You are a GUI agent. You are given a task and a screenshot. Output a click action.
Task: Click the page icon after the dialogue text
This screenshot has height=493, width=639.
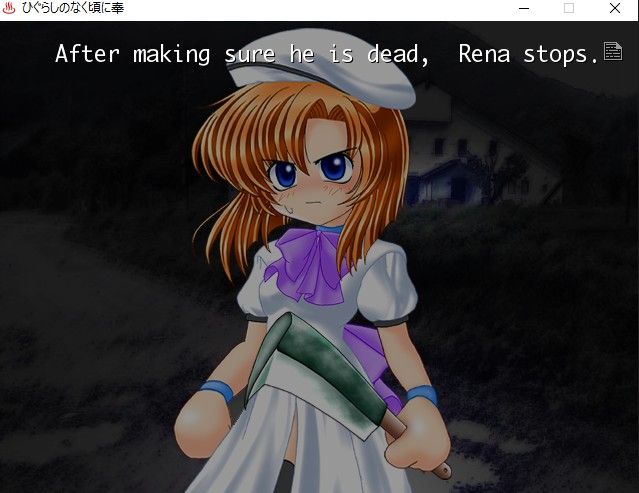(612, 51)
